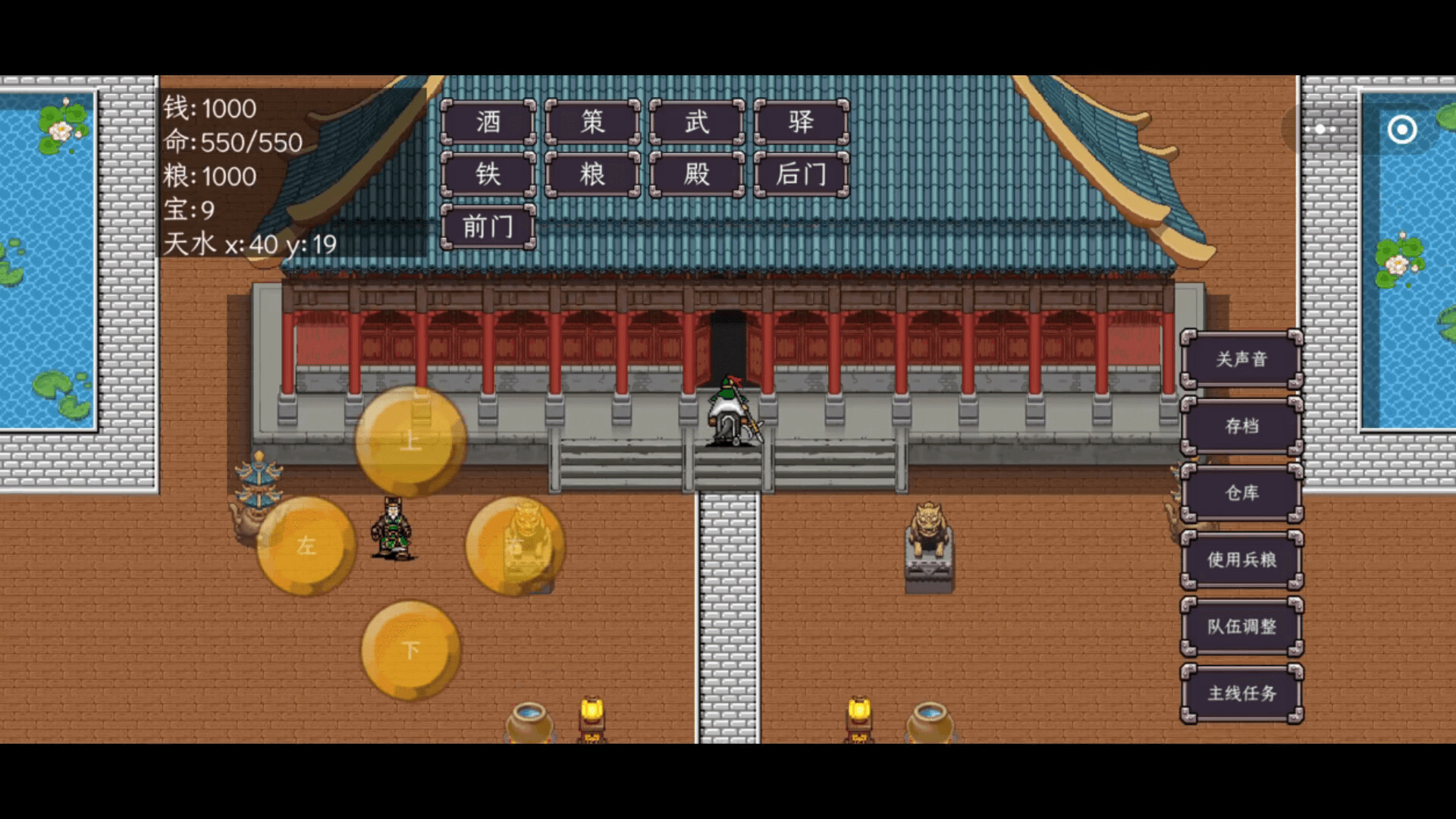Open the 策 strategist location shortcut
This screenshot has width=1456, height=819.
pos(592,122)
